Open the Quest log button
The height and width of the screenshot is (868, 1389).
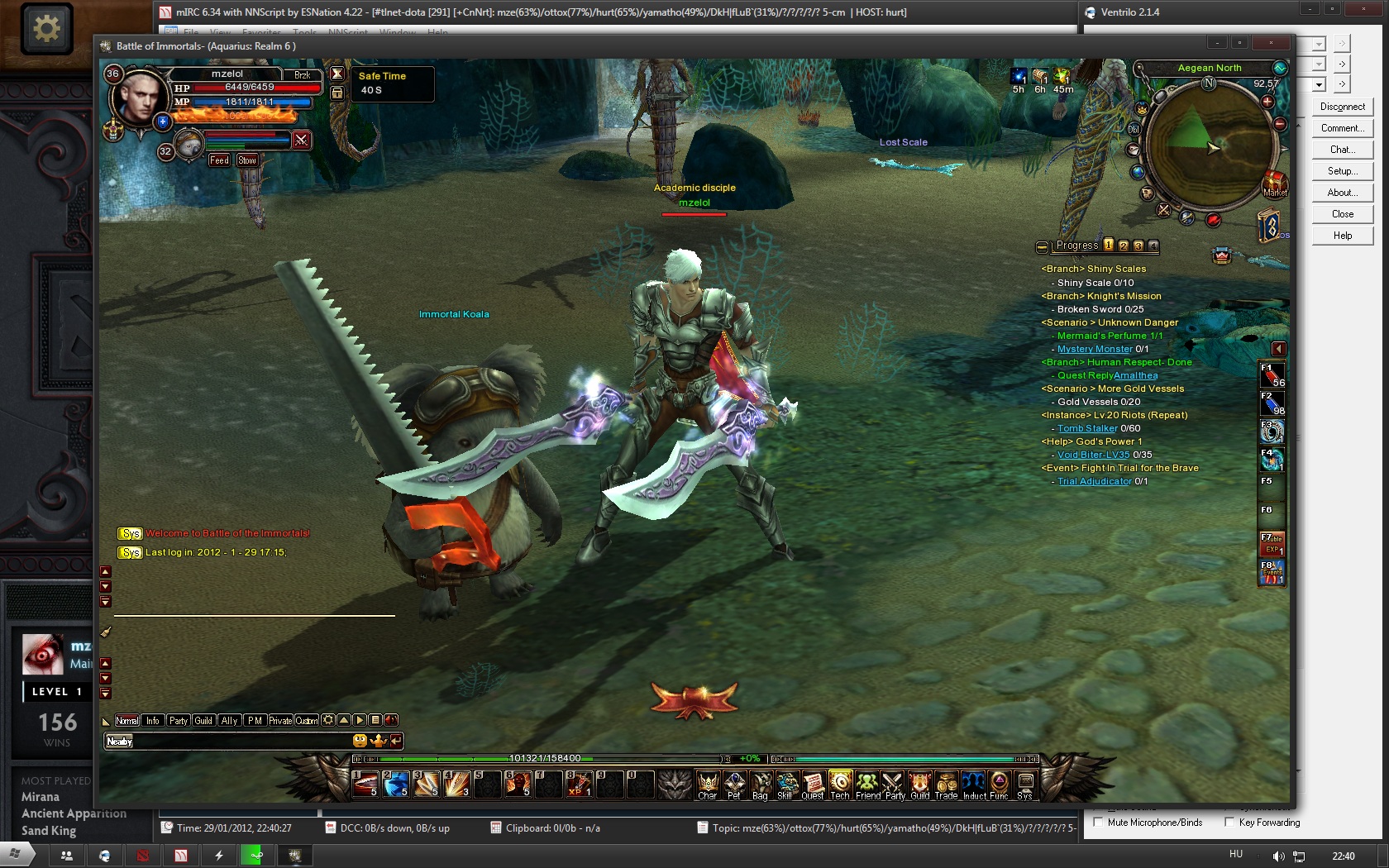coord(813,784)
